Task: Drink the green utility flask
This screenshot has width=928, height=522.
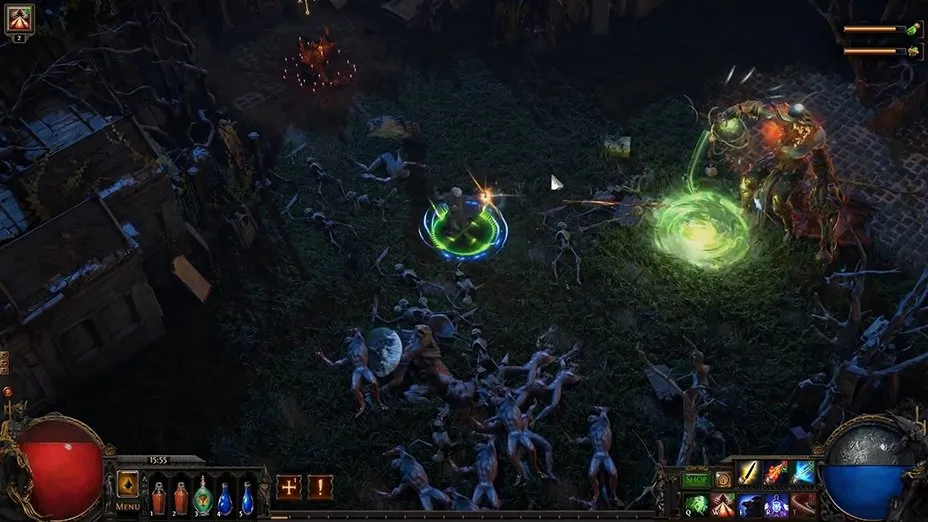Action: (x=203, y=497)
